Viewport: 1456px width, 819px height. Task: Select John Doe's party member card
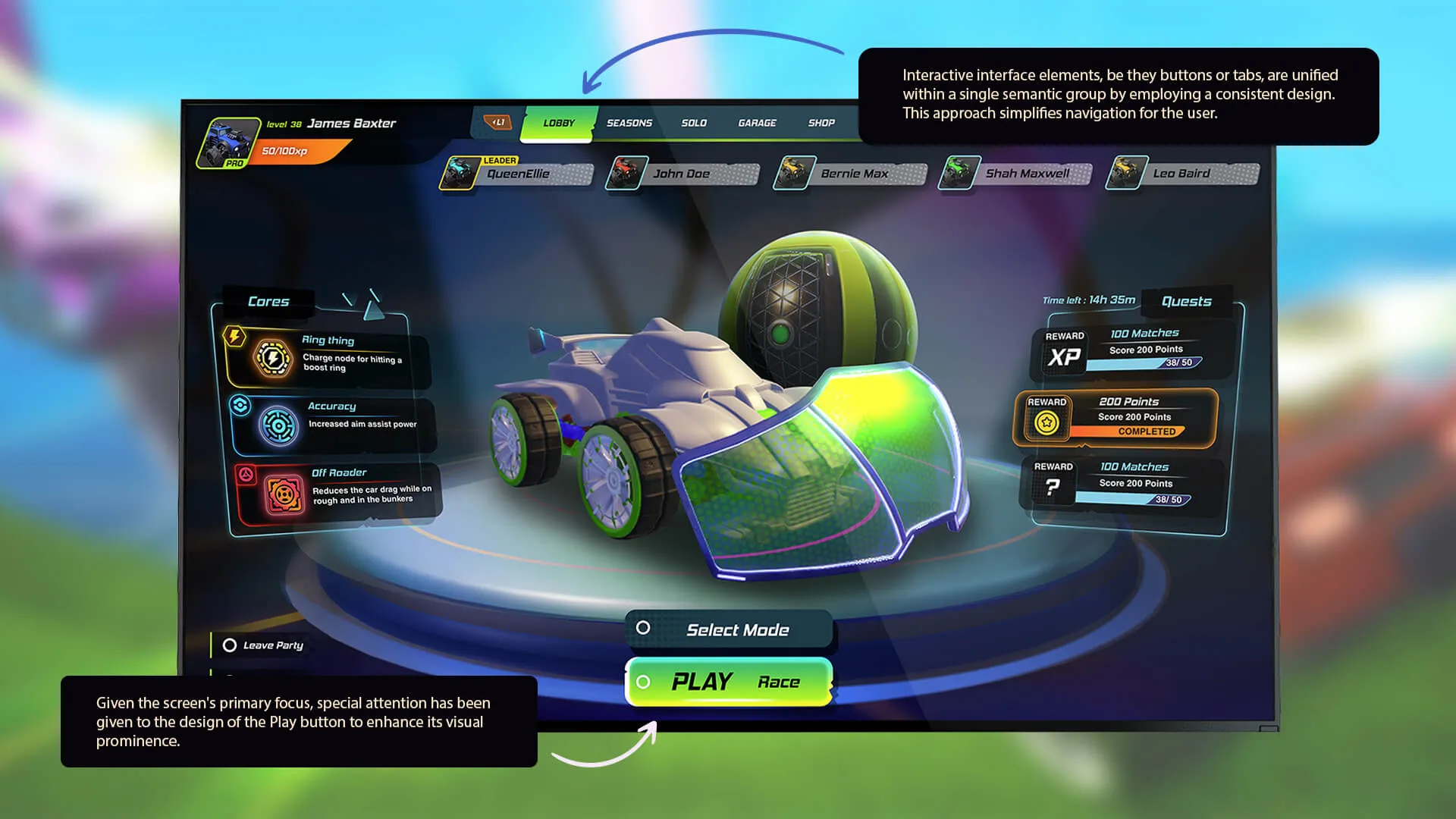[682, 173]
